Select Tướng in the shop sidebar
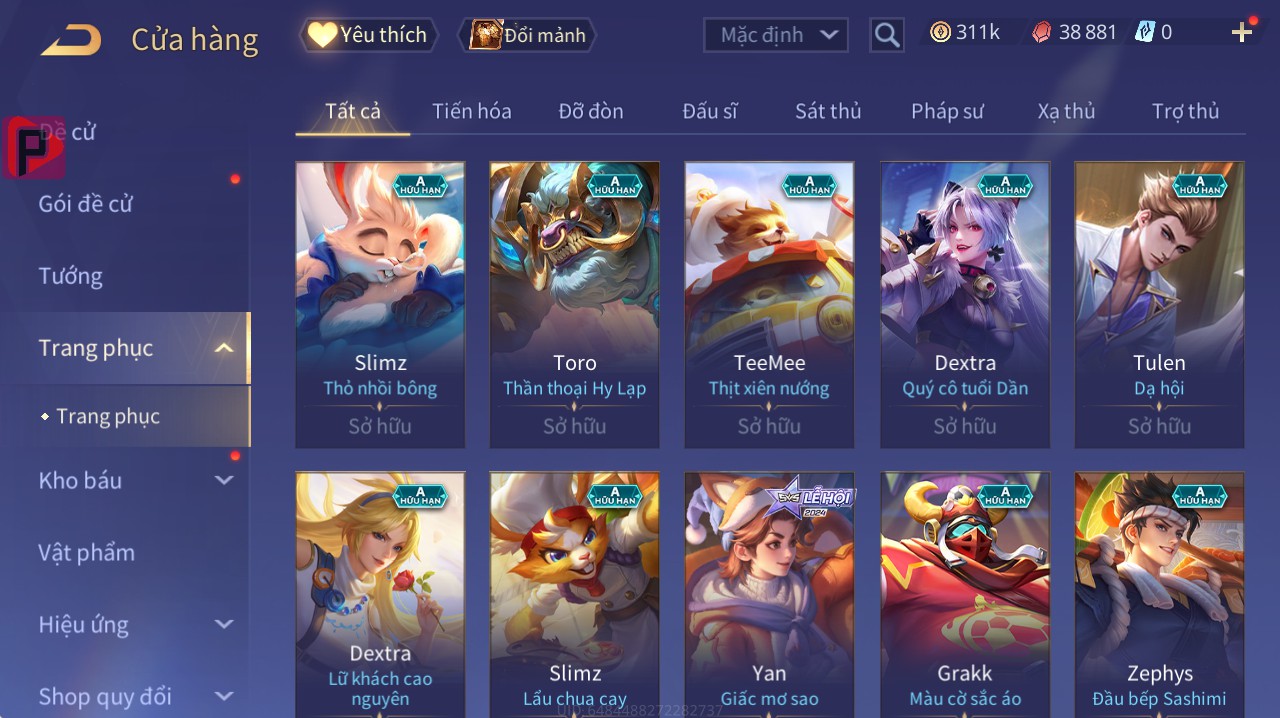Image resolution: width=1280 pixels, height=718 pixels. point(71,276)
